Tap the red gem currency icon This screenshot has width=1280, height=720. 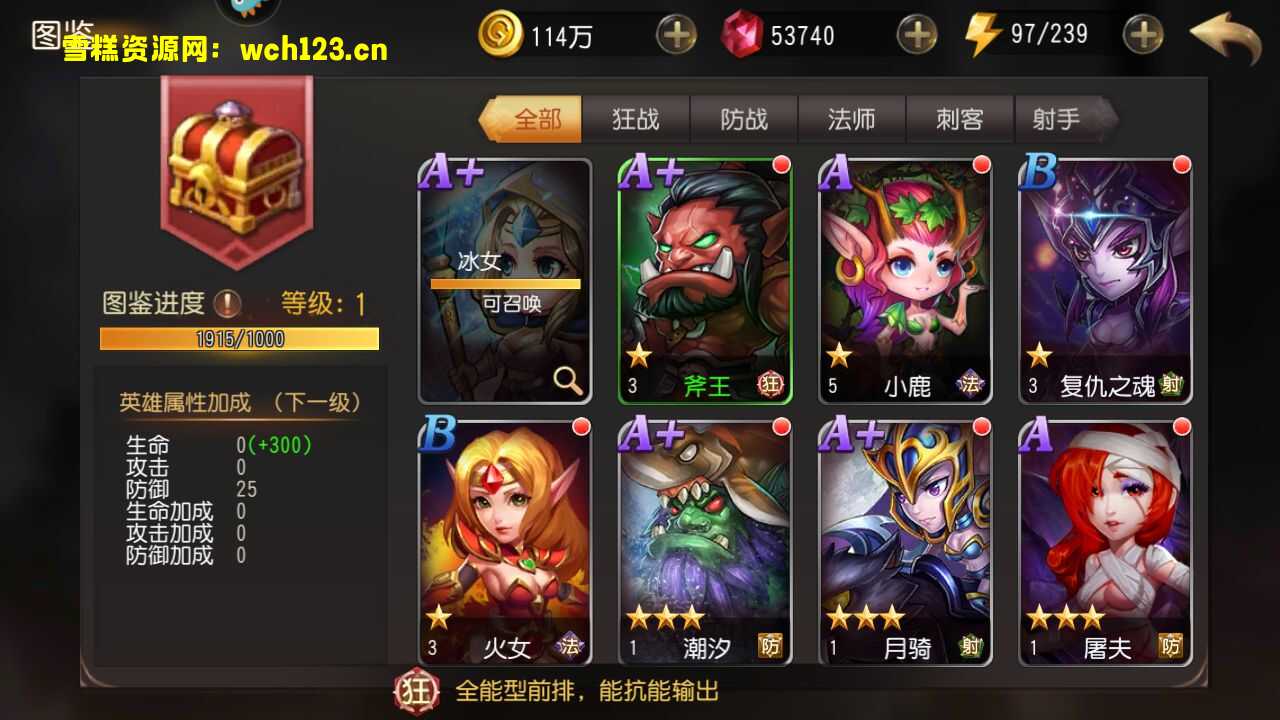coord(741,35)
